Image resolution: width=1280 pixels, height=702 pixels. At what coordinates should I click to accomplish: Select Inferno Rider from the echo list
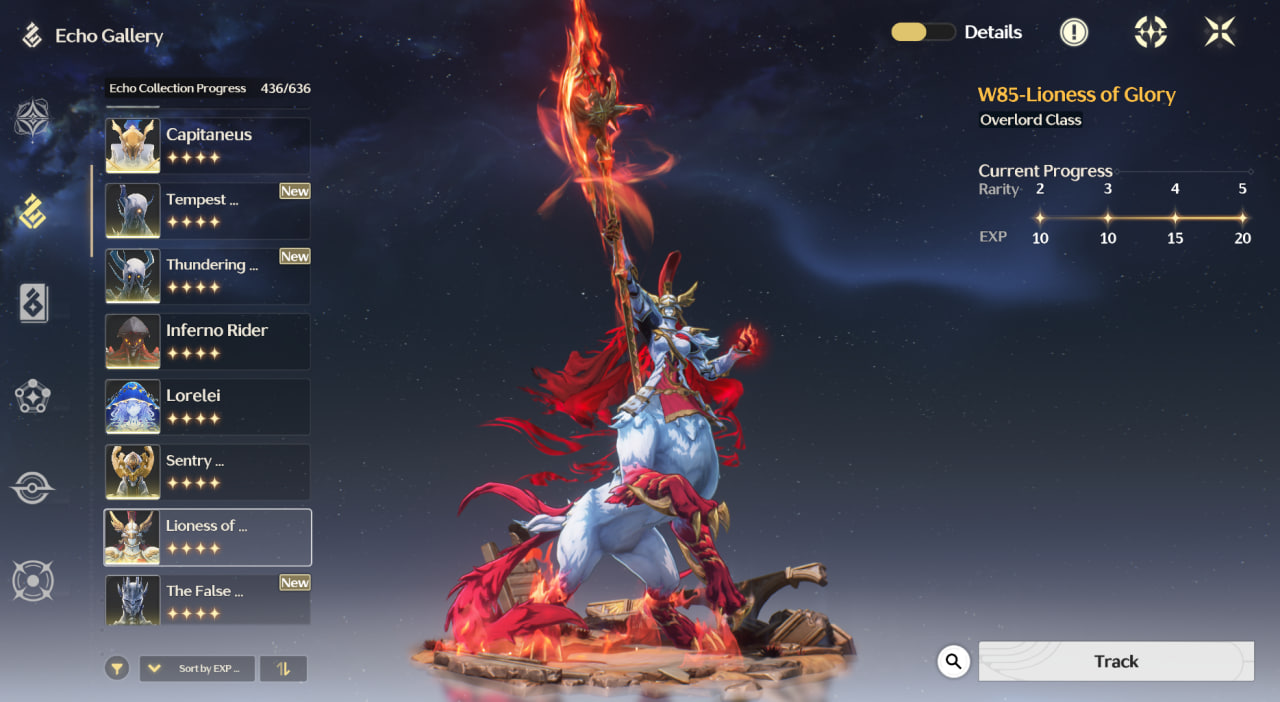207,342
